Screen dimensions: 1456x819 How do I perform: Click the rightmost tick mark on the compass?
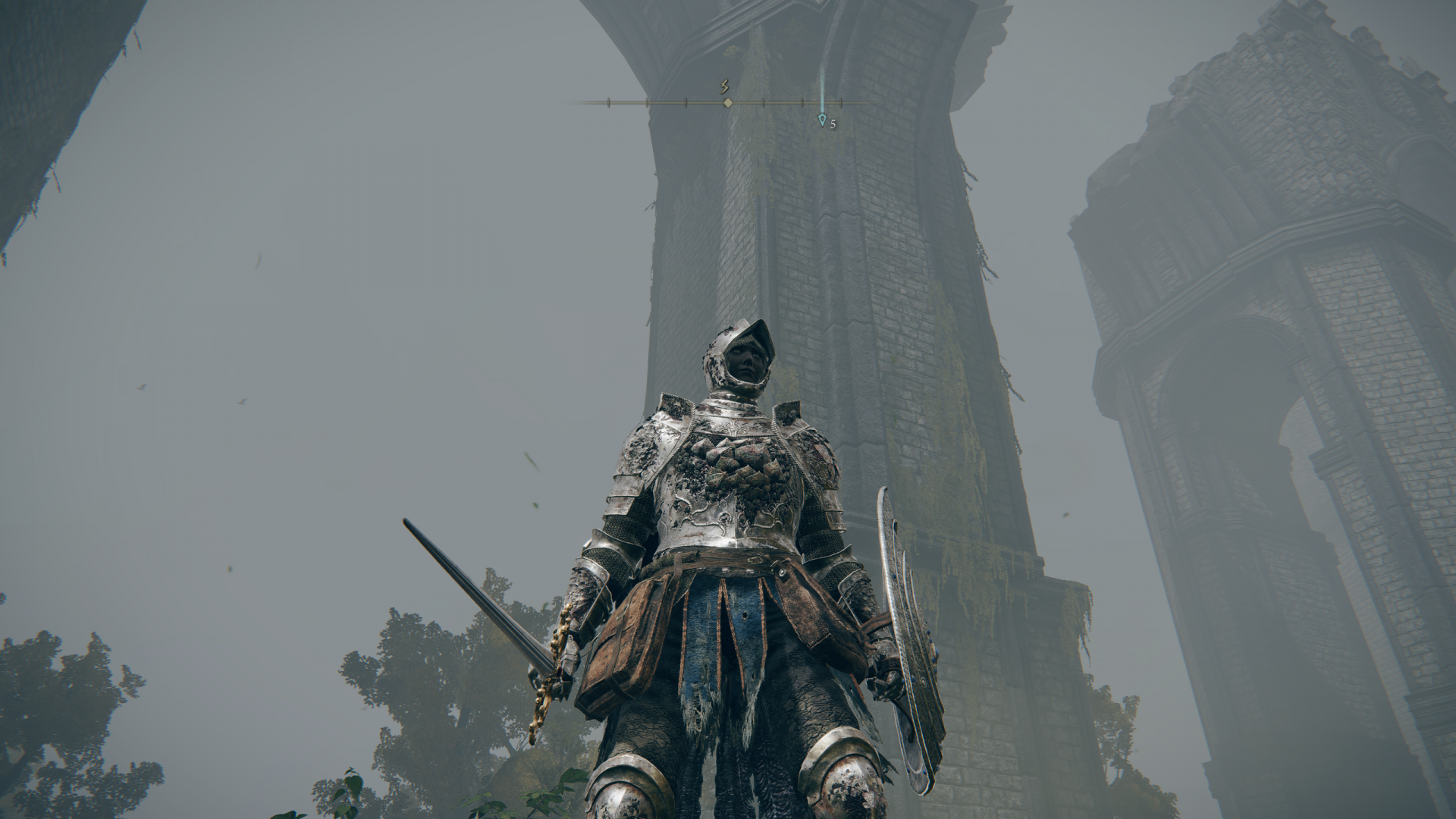(x=841, y=102)
